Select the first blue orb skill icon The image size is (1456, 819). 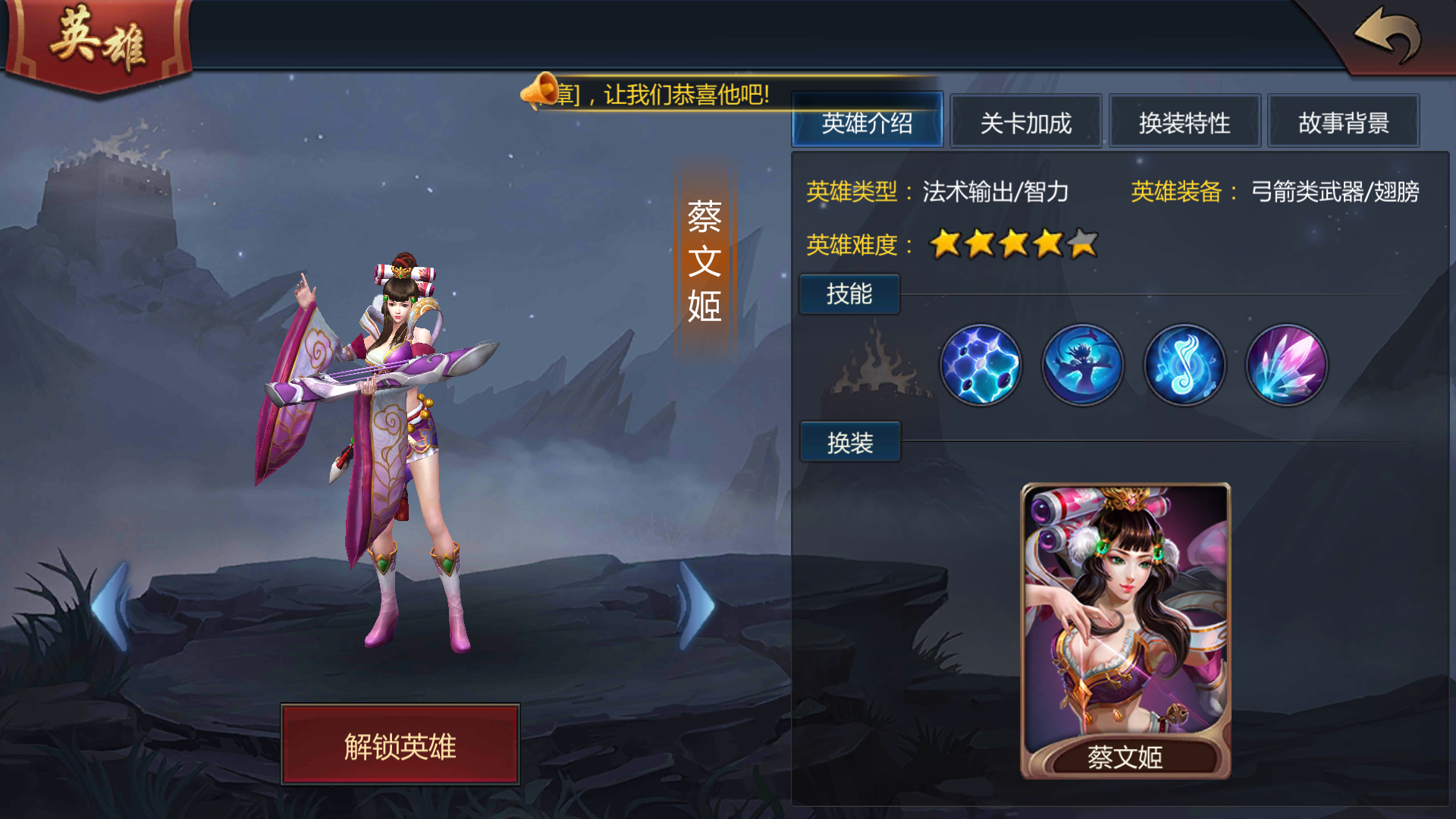point(981,366)
